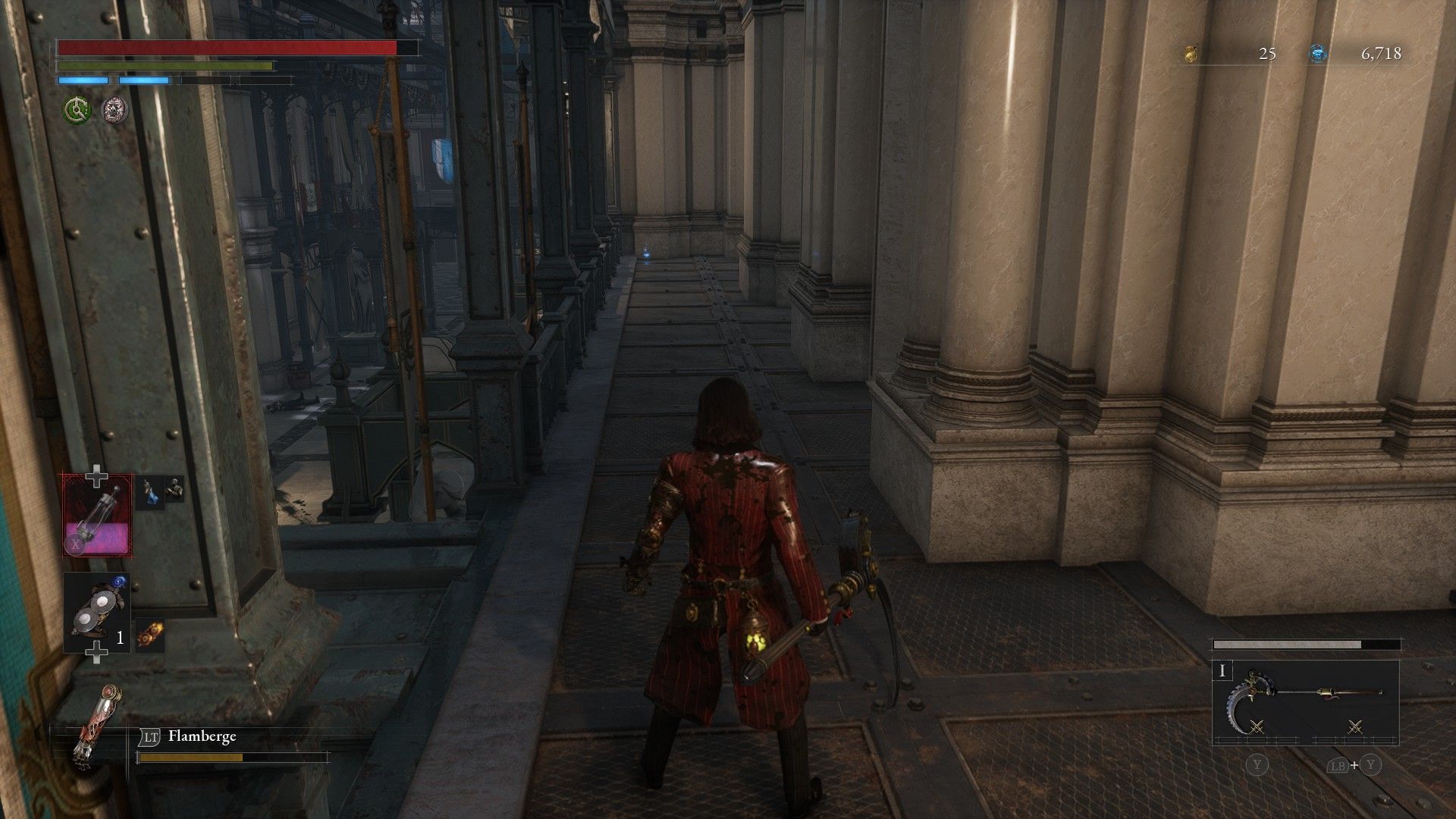Select the LT prompt beside Flamberge

(151, 736)
